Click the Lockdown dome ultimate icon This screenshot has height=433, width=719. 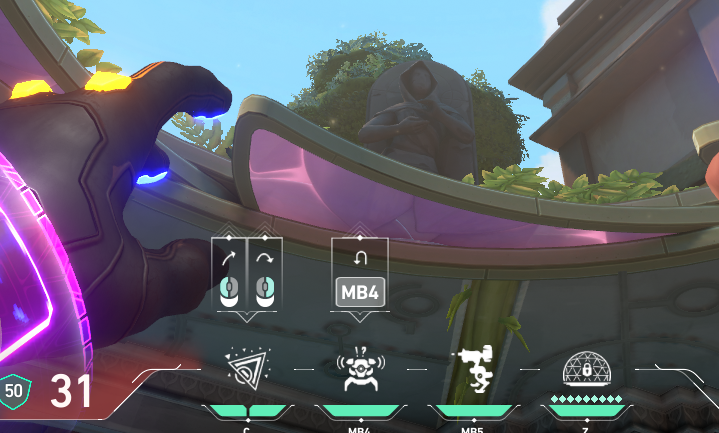(585, 368)
